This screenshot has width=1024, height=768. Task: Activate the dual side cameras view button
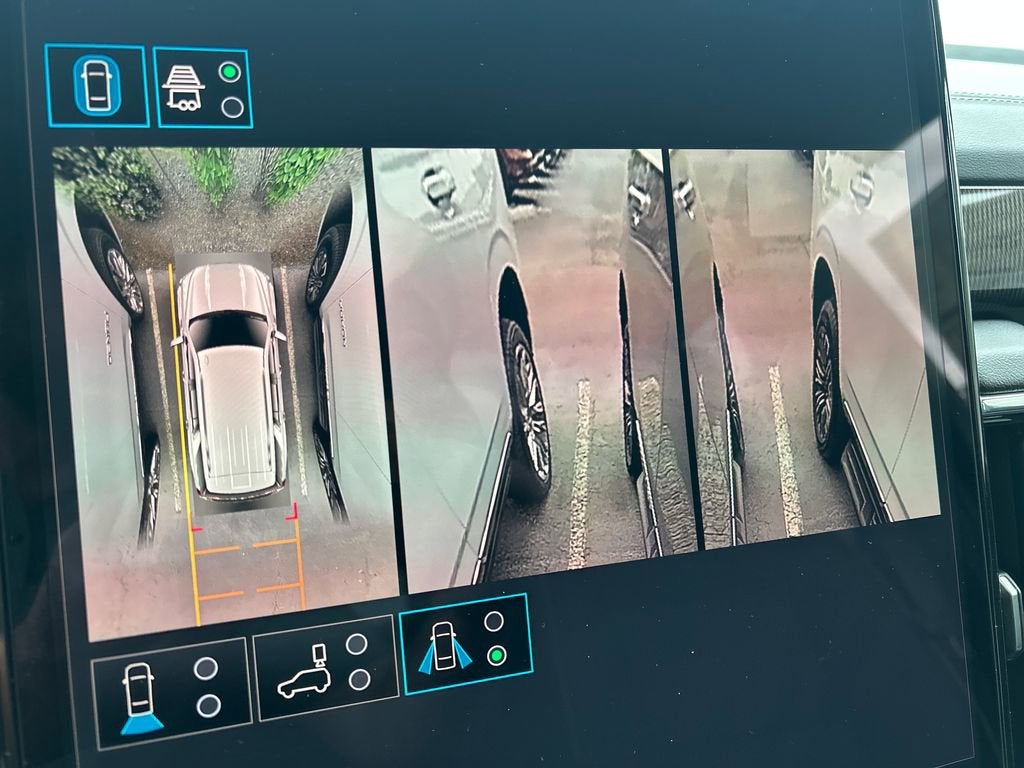465,644
